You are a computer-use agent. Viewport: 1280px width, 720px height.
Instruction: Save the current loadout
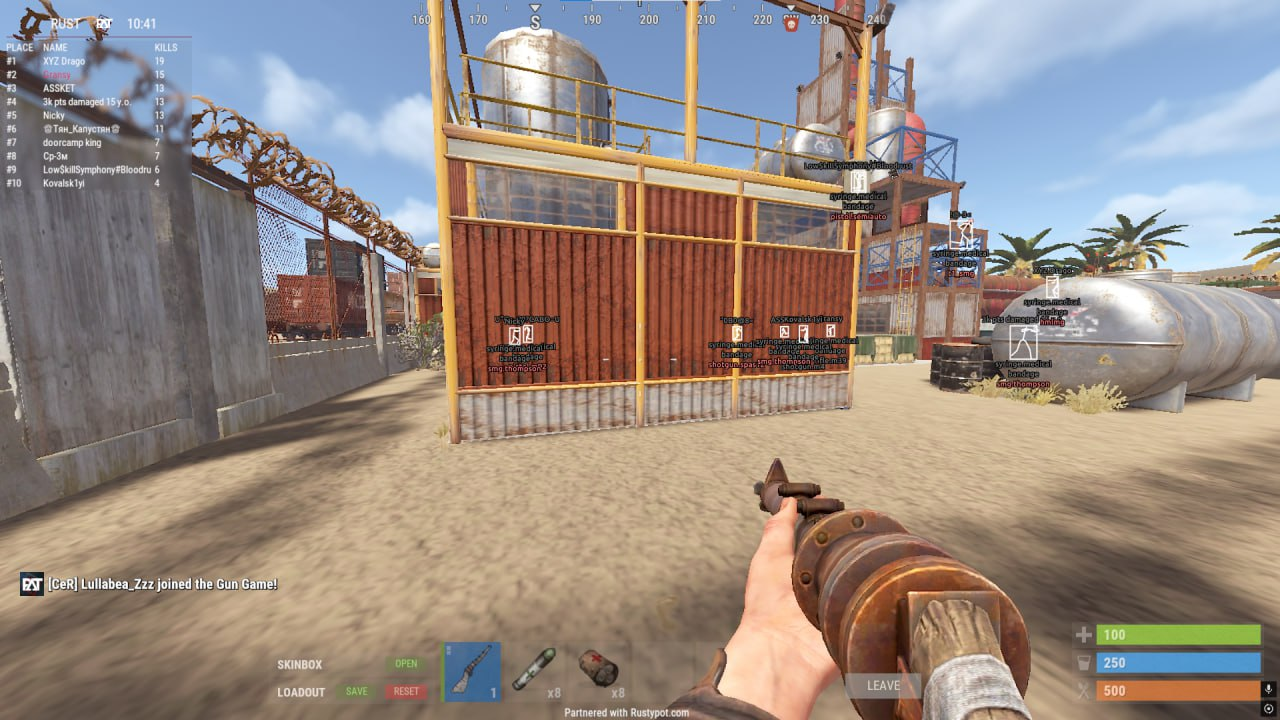tap(355, 691)
